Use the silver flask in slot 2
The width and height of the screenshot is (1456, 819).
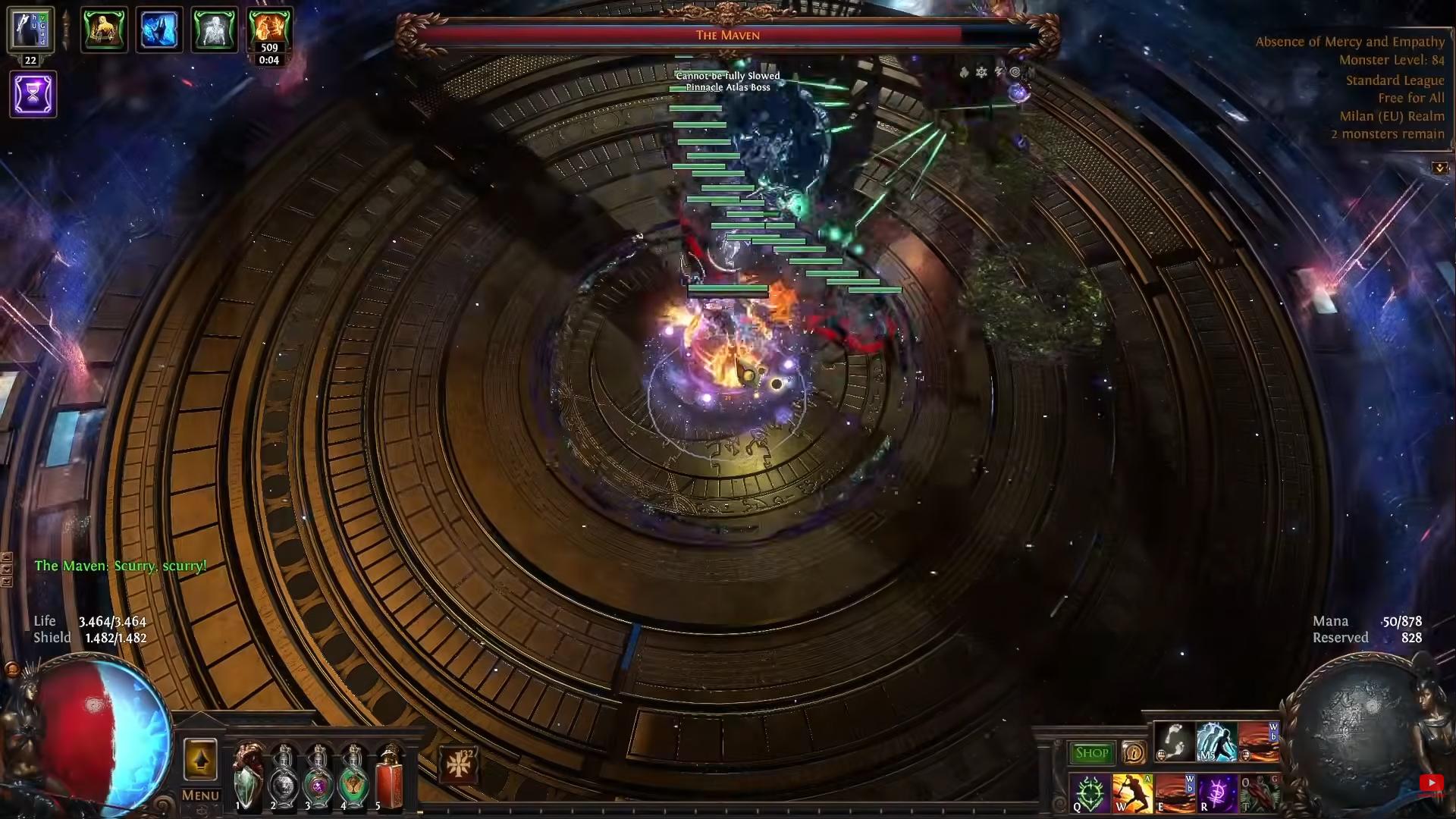pos(284,777)
